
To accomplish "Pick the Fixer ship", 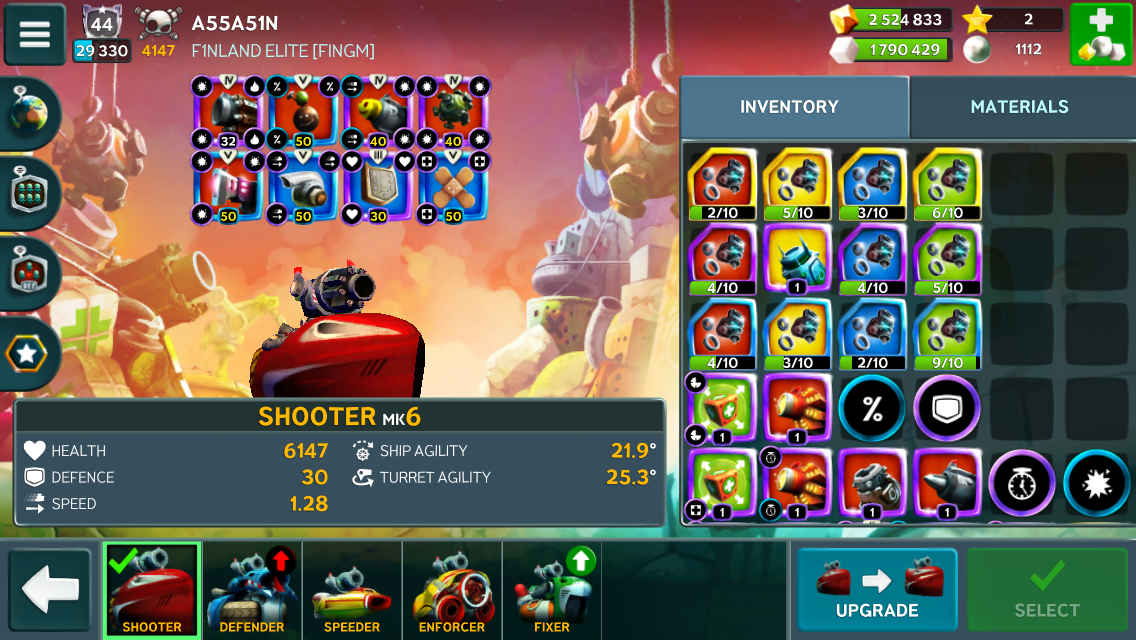I will point(552,589).
